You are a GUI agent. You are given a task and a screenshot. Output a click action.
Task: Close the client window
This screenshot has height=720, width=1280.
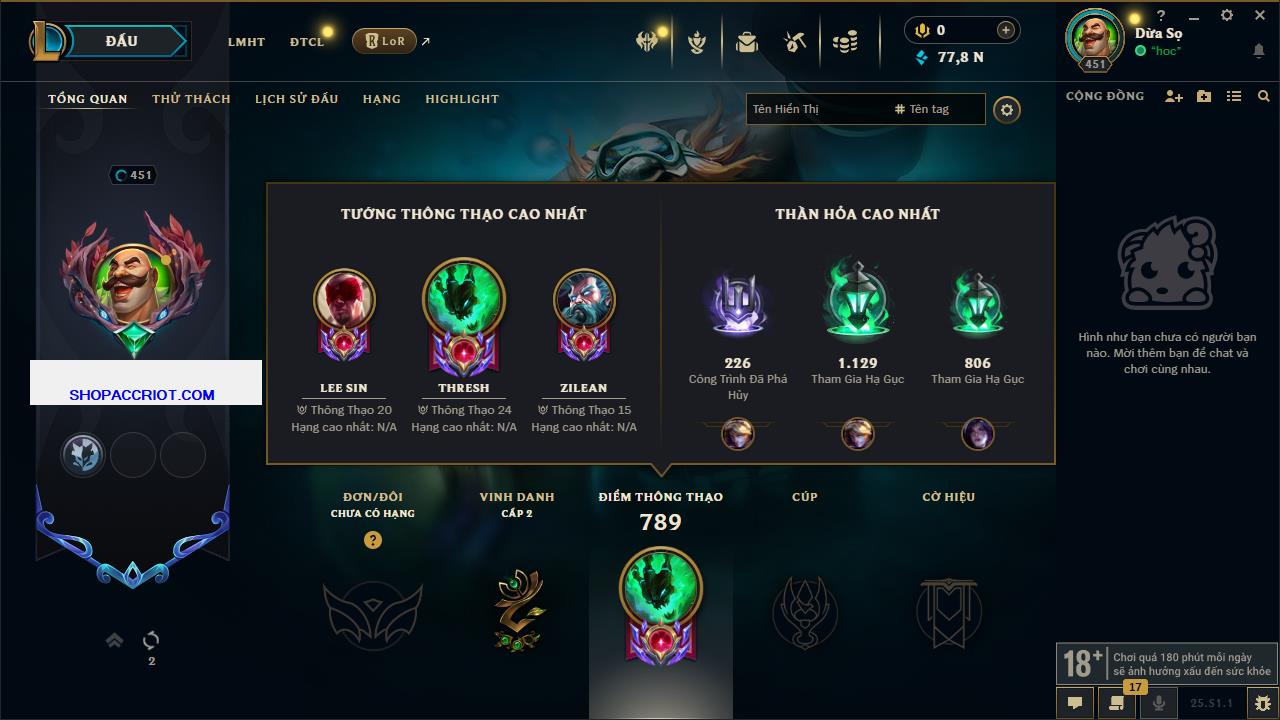tap(1260, 16)
